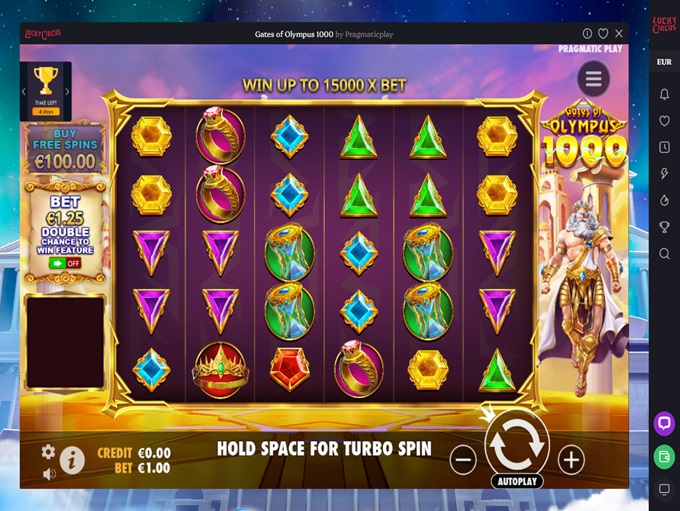Go to next tournament with right arrow

click(x=68, y=91)
